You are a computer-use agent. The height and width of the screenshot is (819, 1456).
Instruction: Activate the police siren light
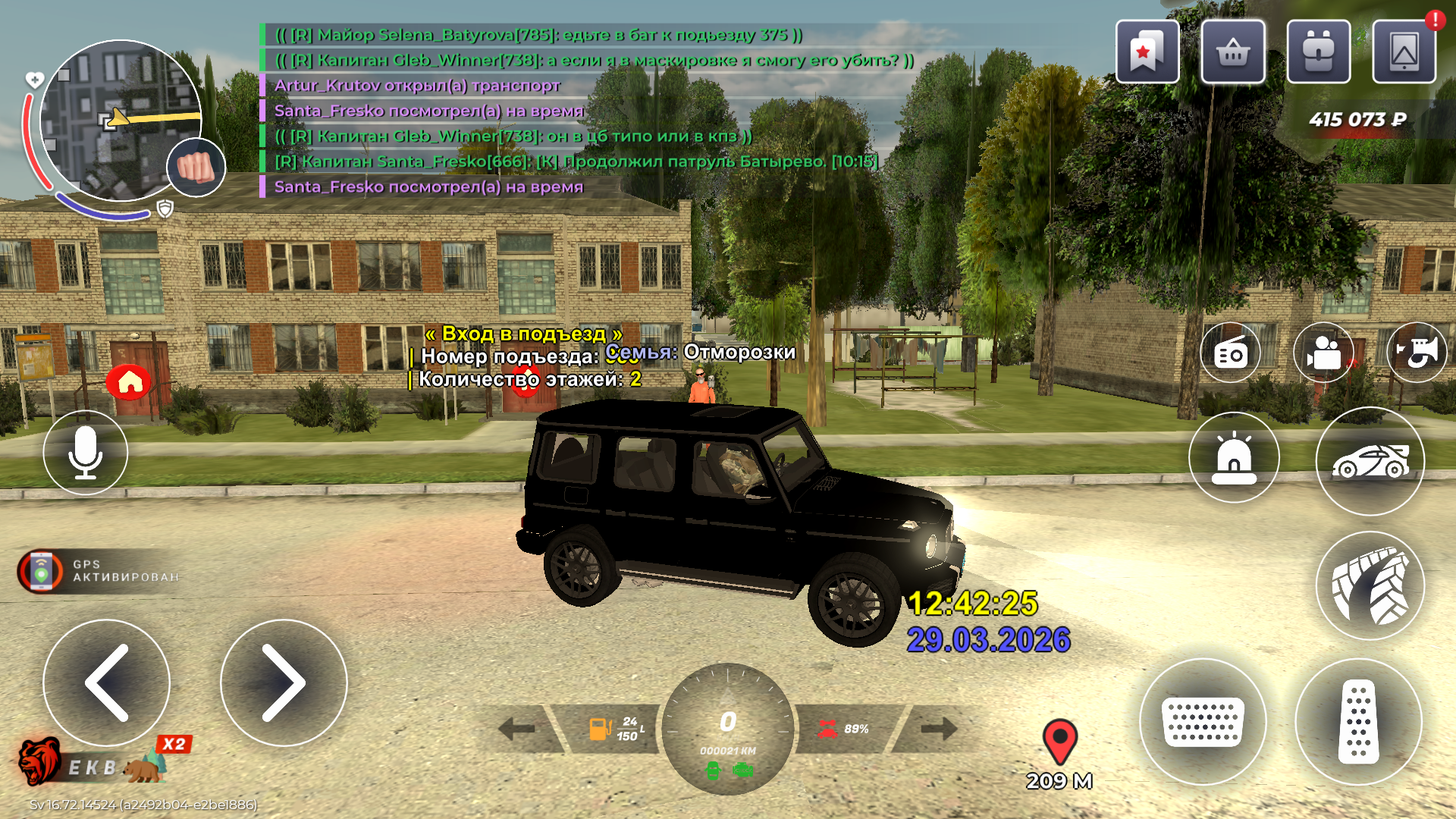[x=1234, y=458]
